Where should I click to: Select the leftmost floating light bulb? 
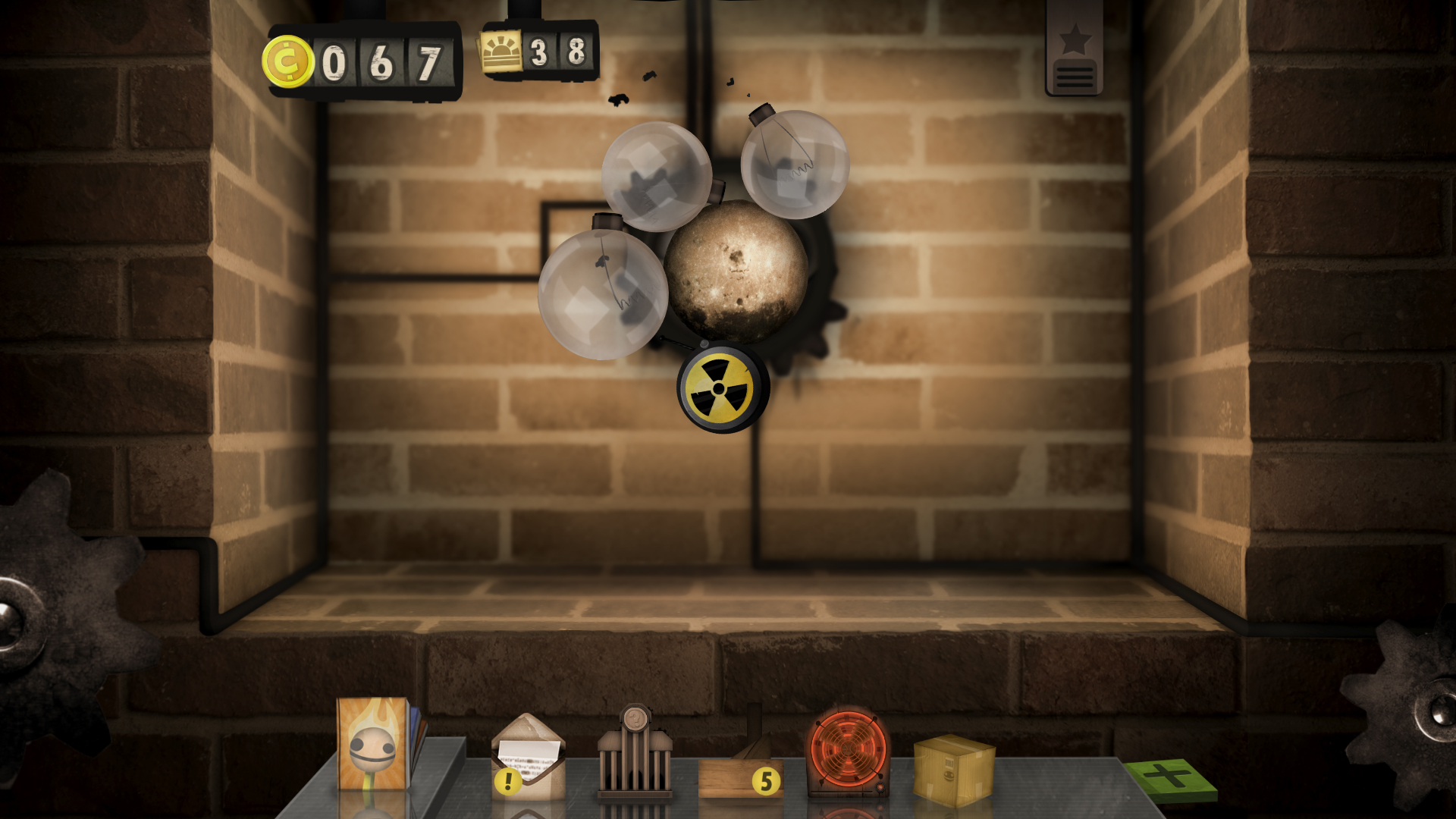coord(603,292)
